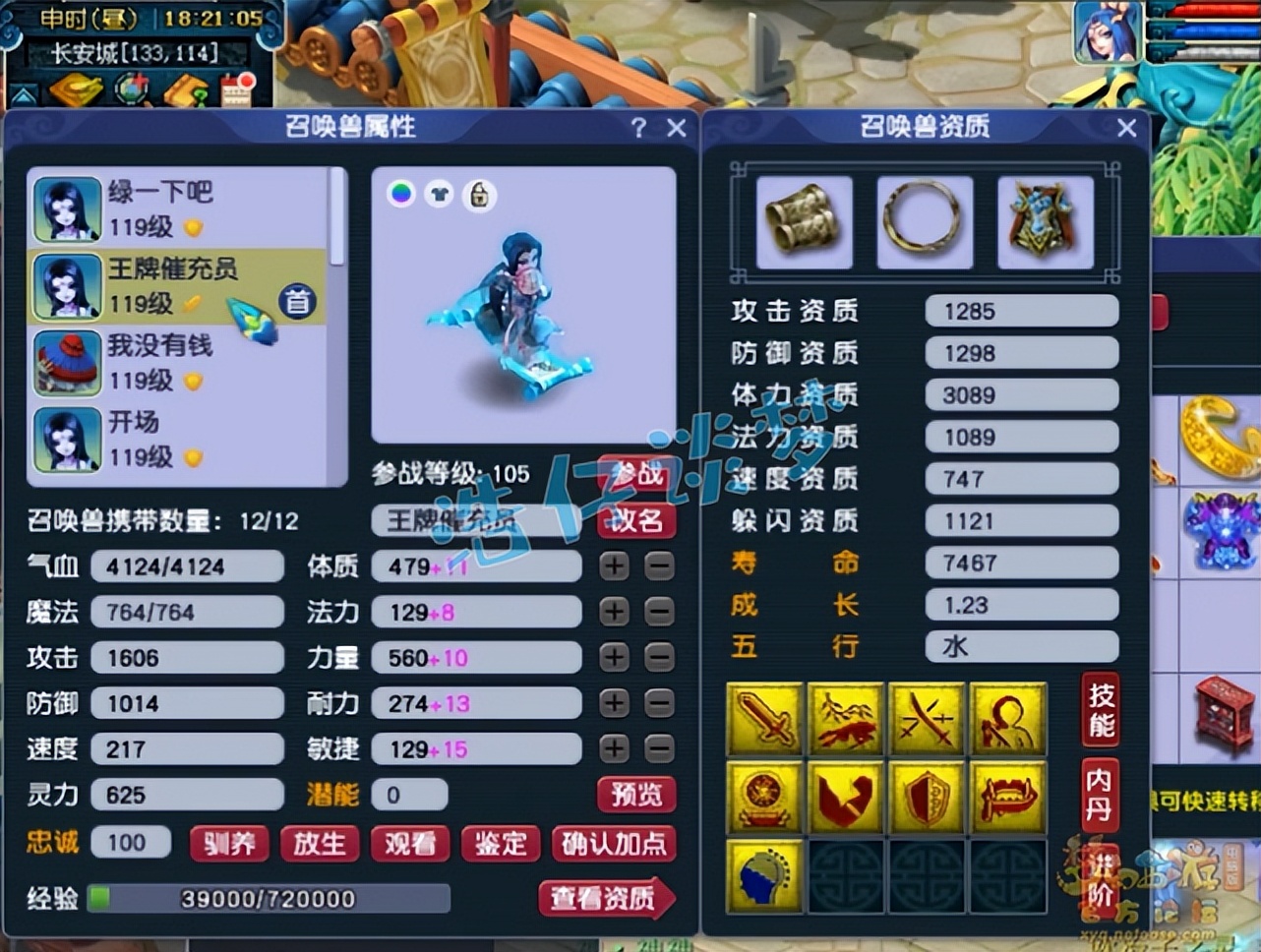Click the sword attack skill icon
The width and height of the screenshot is (1261, 952).
point(764,718)
